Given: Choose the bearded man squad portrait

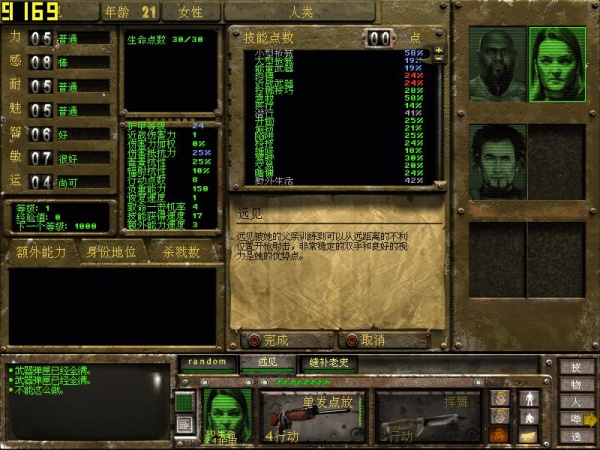Looking at the screenshot, I should (x=497, y=160).
